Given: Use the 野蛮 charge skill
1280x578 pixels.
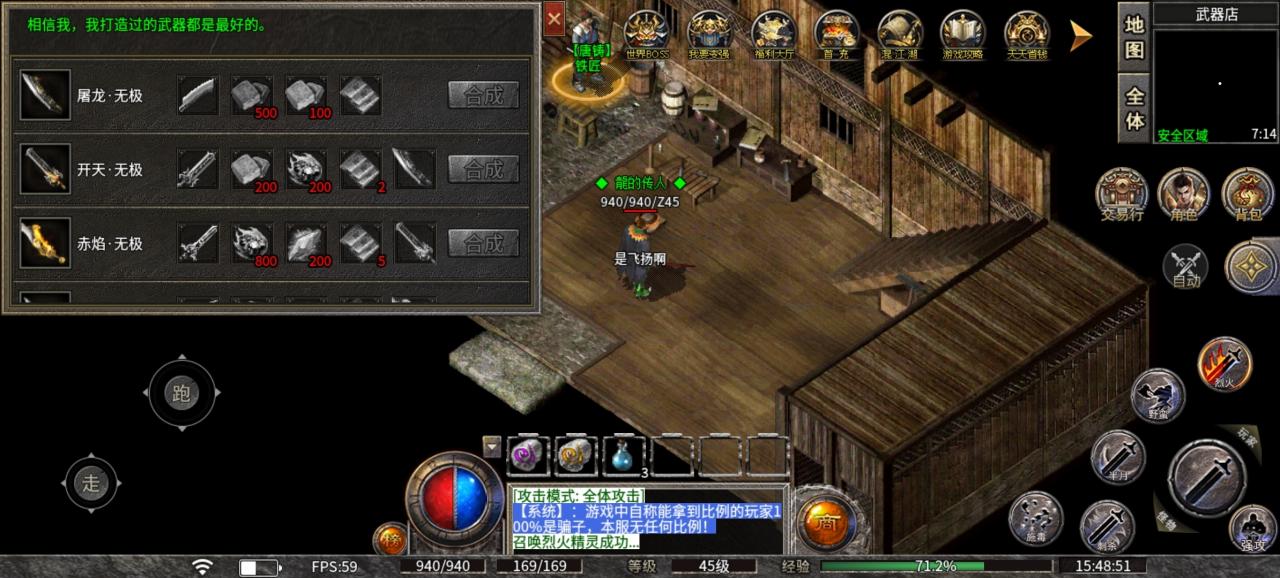Looking at the screenshot, I should coord(1157,394).
